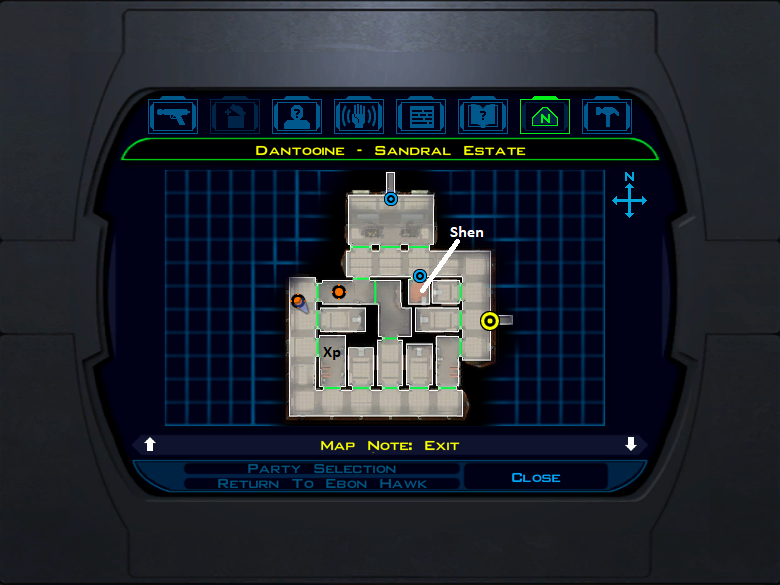Click the down arrow beside the map note
Viewport: 780px width, 585px height.
631,445
